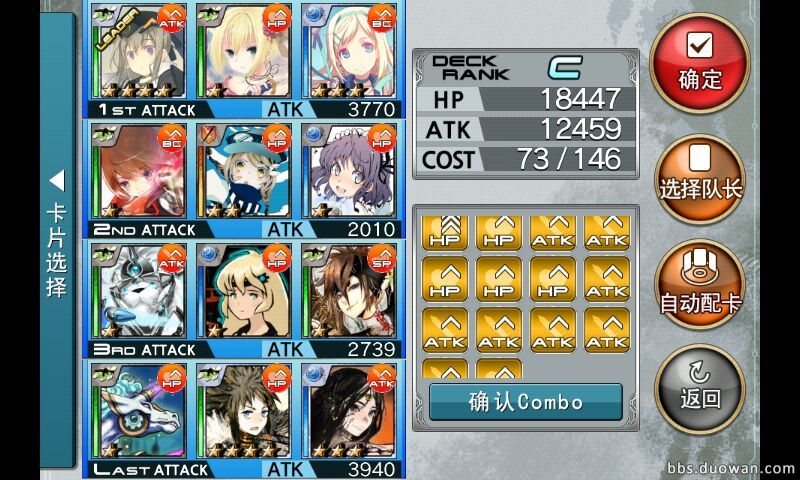Pick the white horse card in Last Attack row
Image resolution: width=800 pixels, height=480 pixels.
tap(138, 411)
